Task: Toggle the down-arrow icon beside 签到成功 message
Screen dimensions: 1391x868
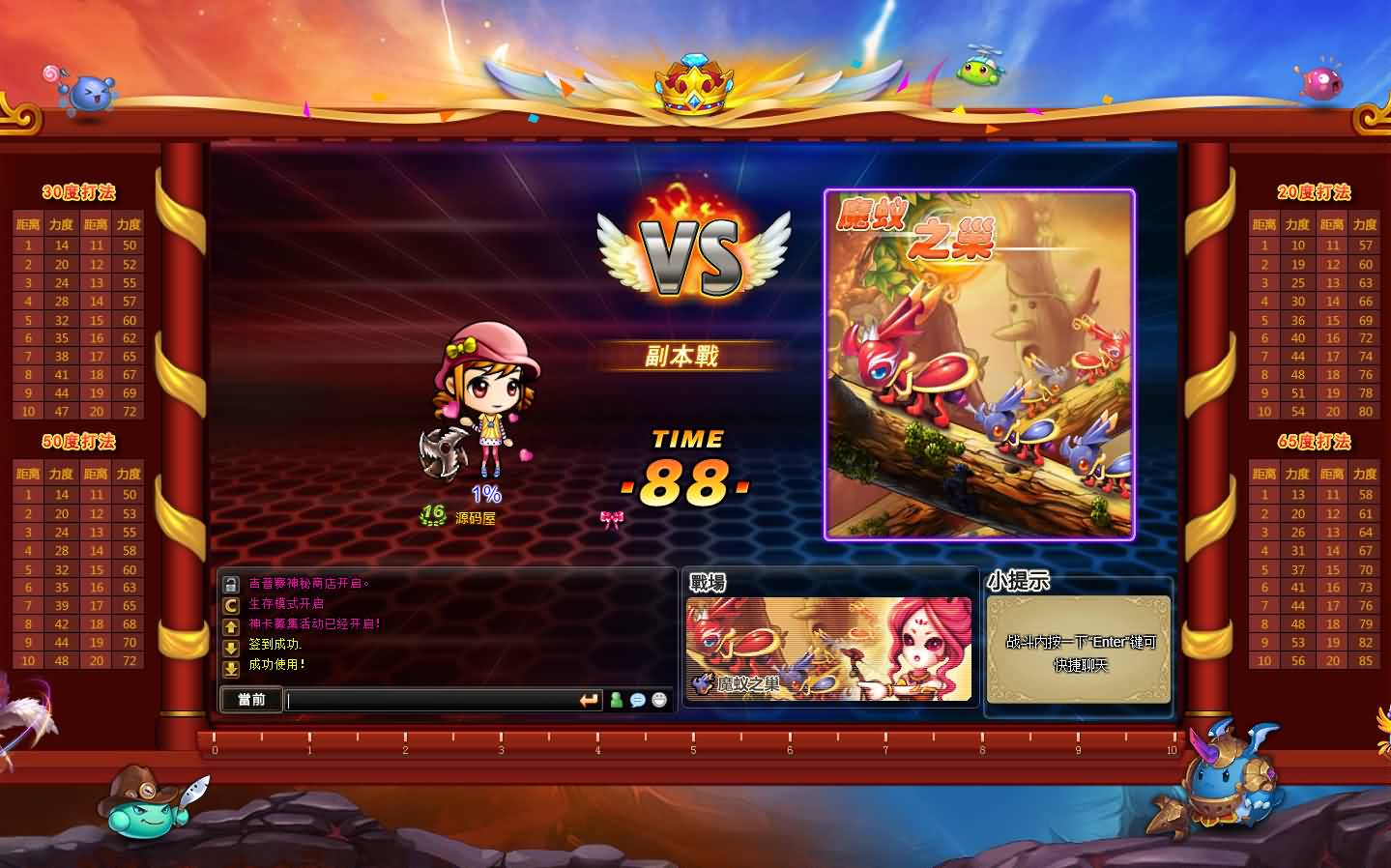Action: [231, 645]
